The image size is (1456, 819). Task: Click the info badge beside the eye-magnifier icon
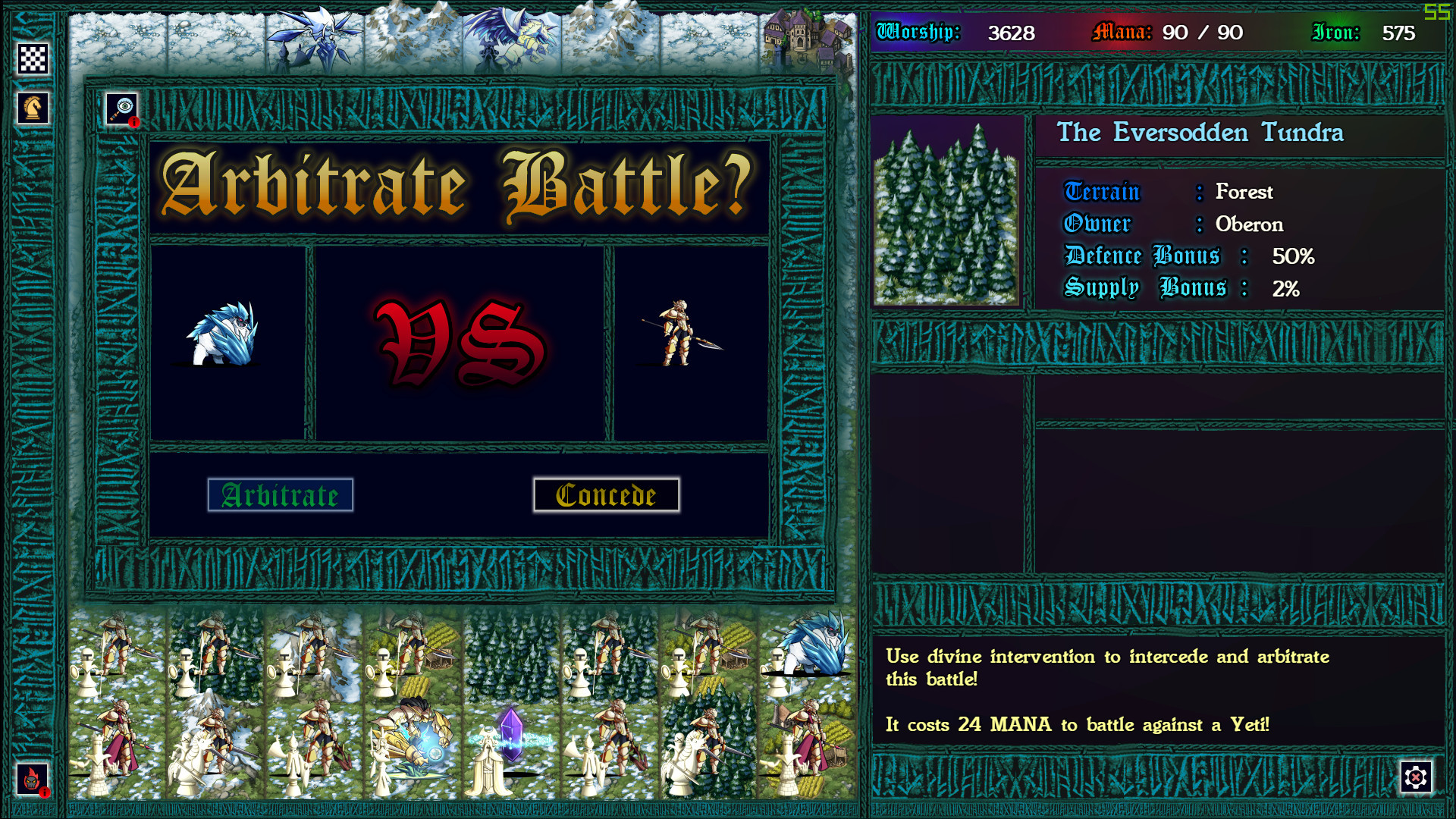[x=135, y=122]
